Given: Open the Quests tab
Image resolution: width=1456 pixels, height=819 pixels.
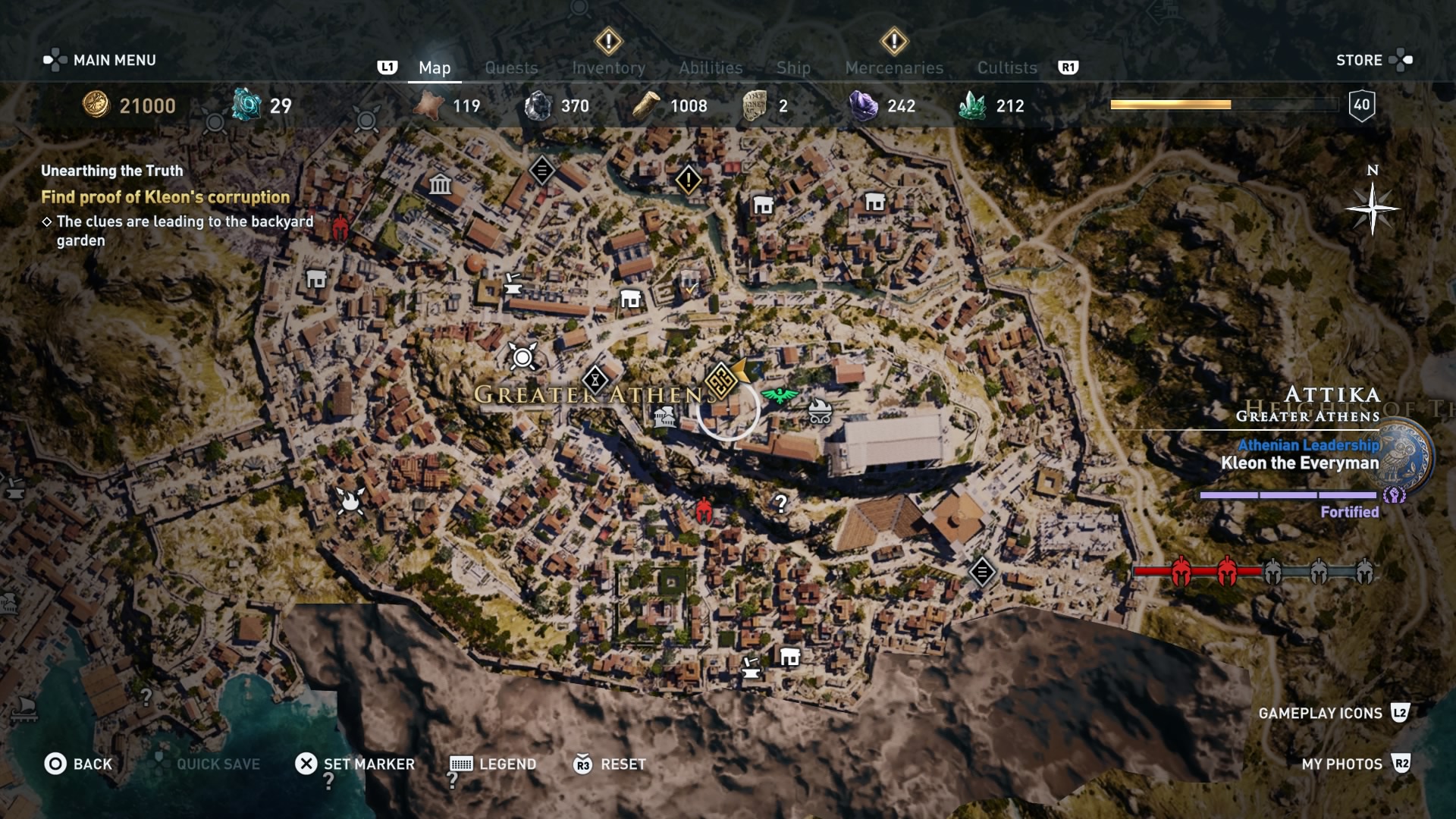Looking at the screenshot, I should tap(511, 67).
